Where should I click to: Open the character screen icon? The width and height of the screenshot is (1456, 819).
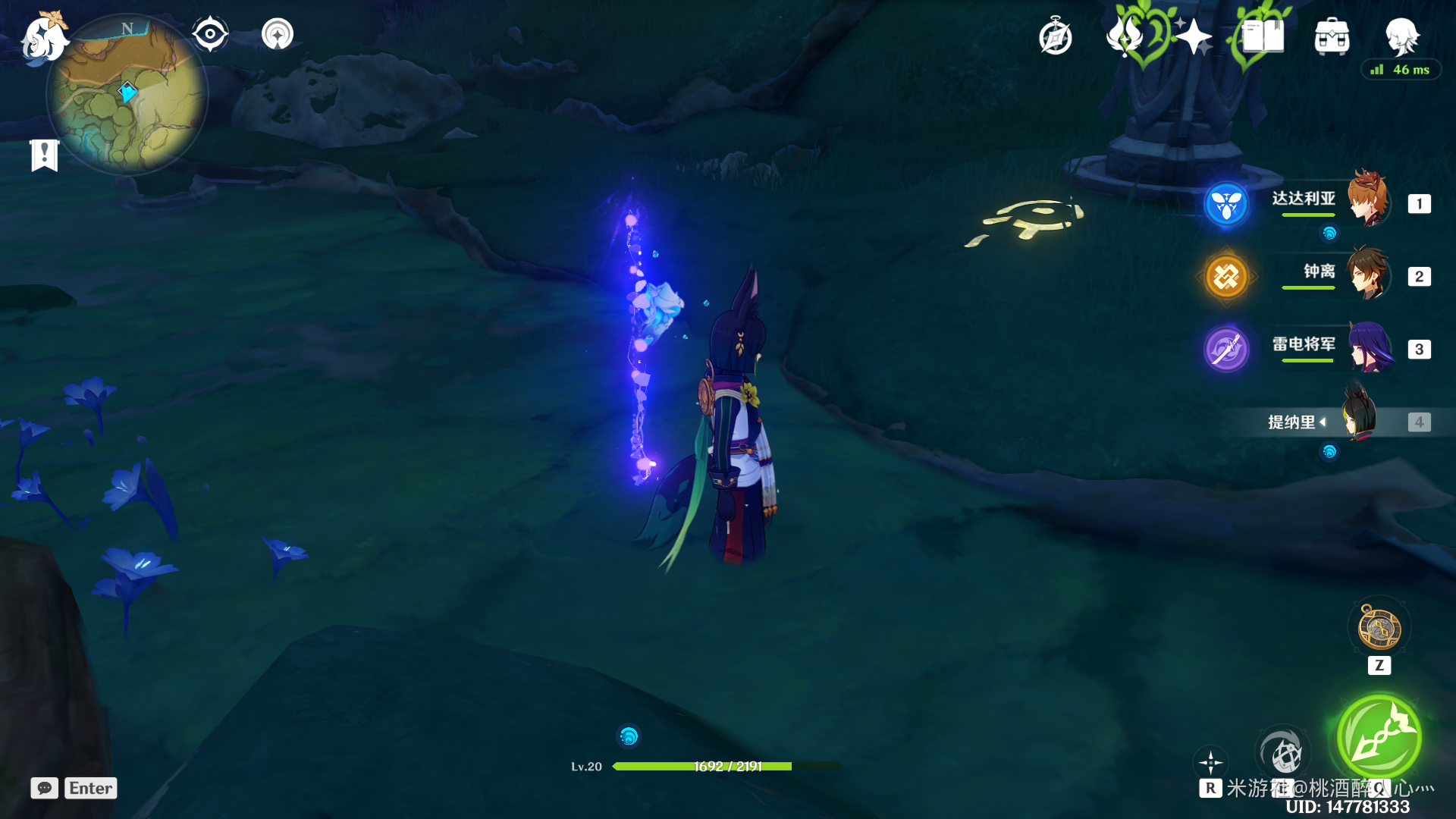pyautogui.click(x=1401, y=36)
